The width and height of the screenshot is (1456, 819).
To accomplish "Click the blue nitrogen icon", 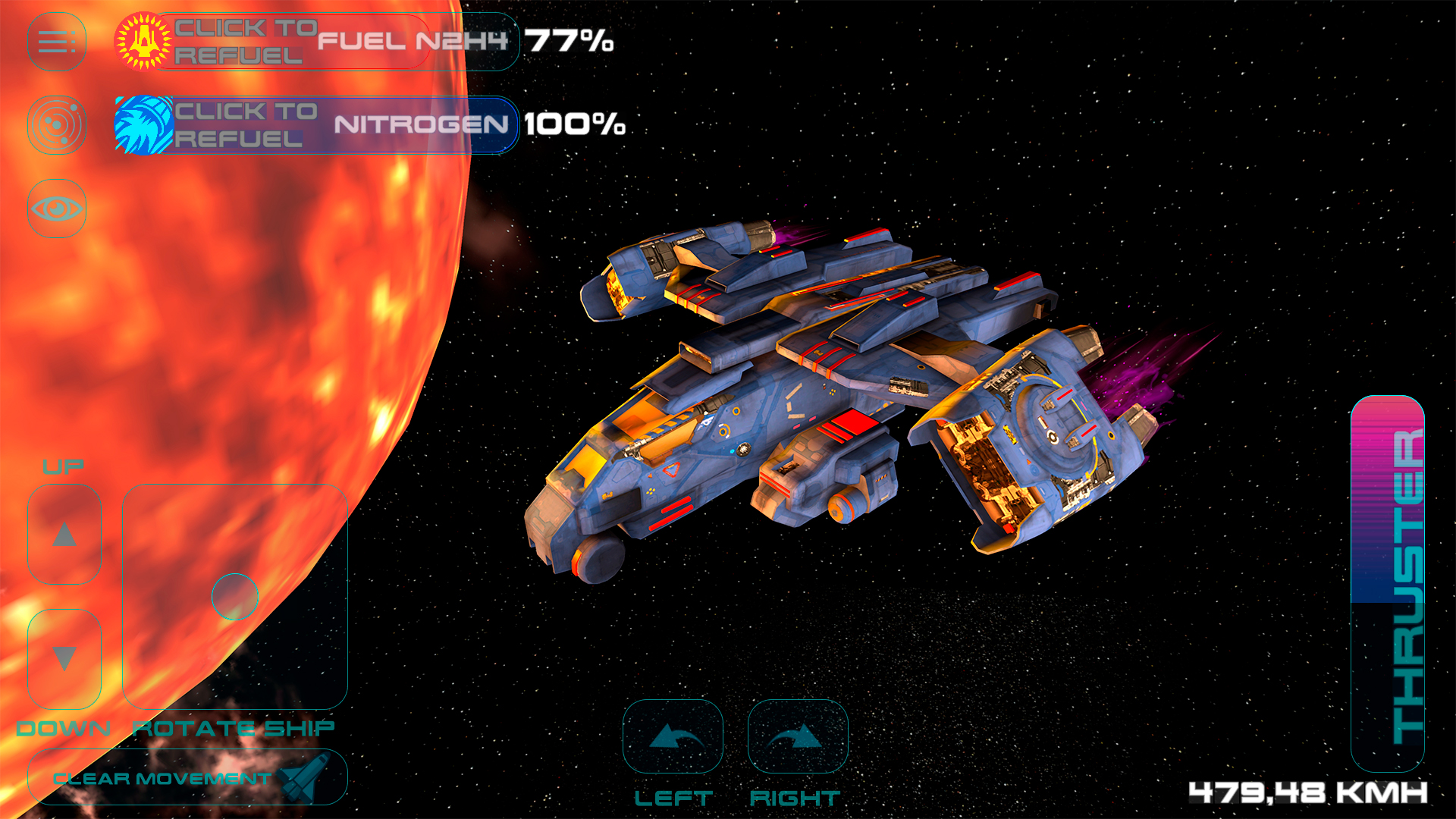I will point(144,125).
